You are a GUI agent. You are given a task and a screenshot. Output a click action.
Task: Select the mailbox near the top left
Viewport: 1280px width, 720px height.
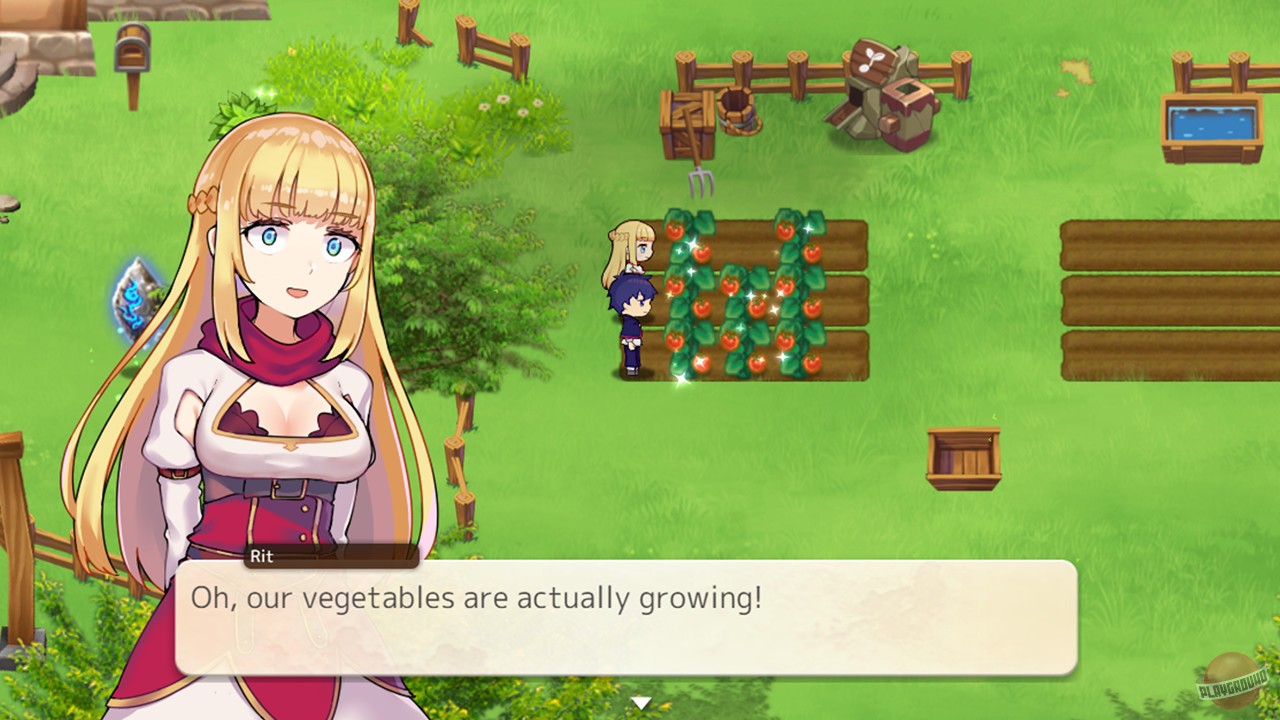point(130,50)
